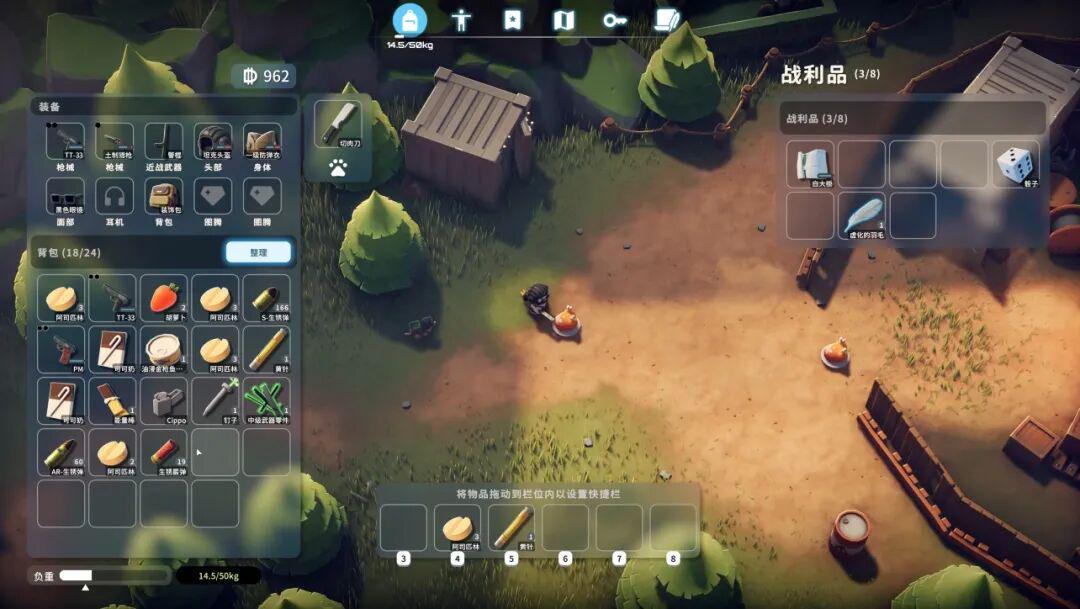Image resolution: width=1080 pixels, height=609 pixels.
Task: Switch to the character figure tab
Action: [461, 20]
